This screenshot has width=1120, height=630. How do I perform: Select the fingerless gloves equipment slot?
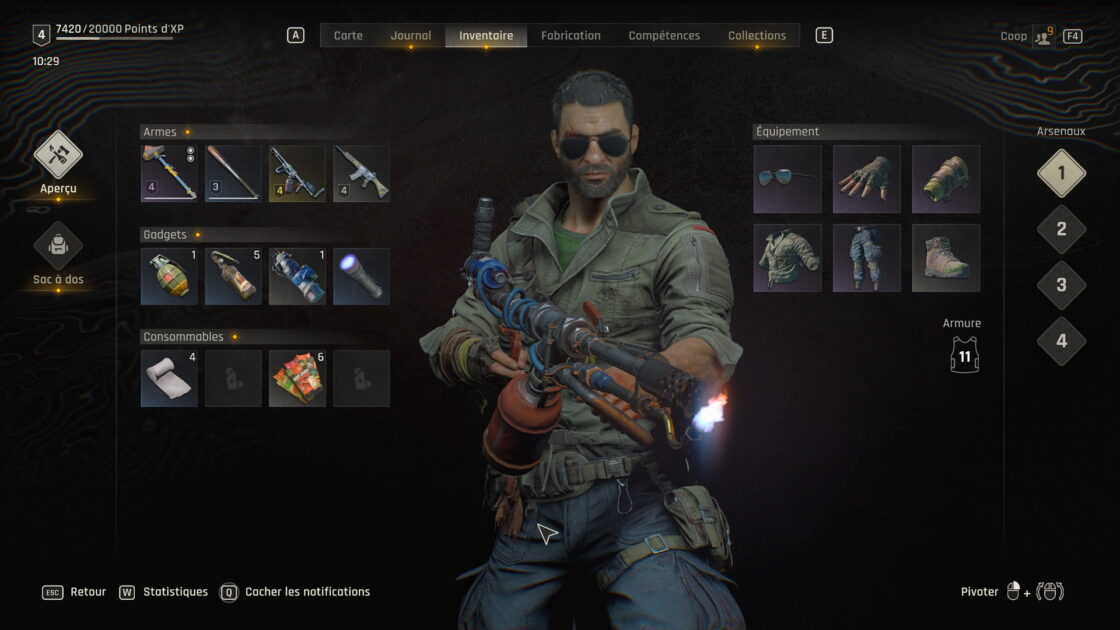[x=866, y=179]
